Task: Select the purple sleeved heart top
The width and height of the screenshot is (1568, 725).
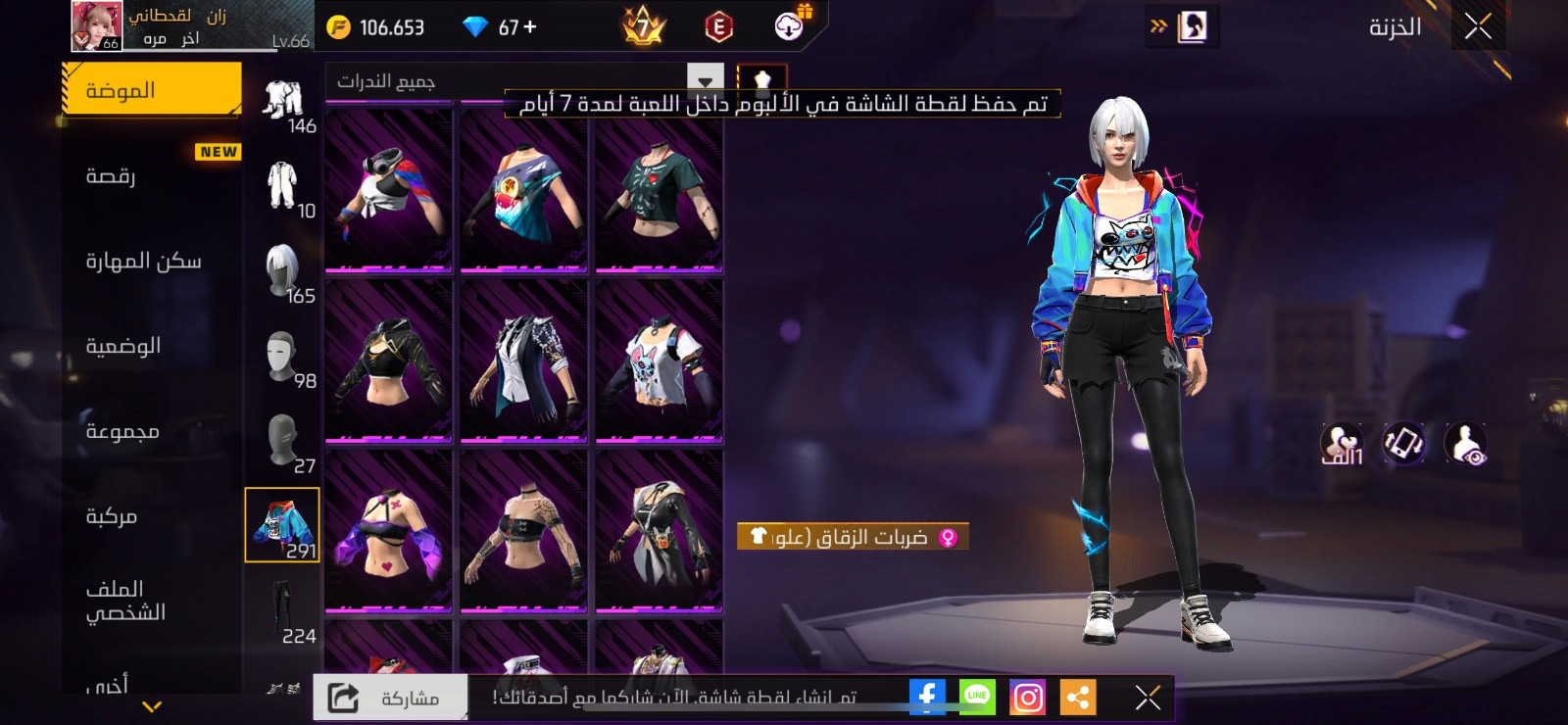Action: (x=389, y=531)
